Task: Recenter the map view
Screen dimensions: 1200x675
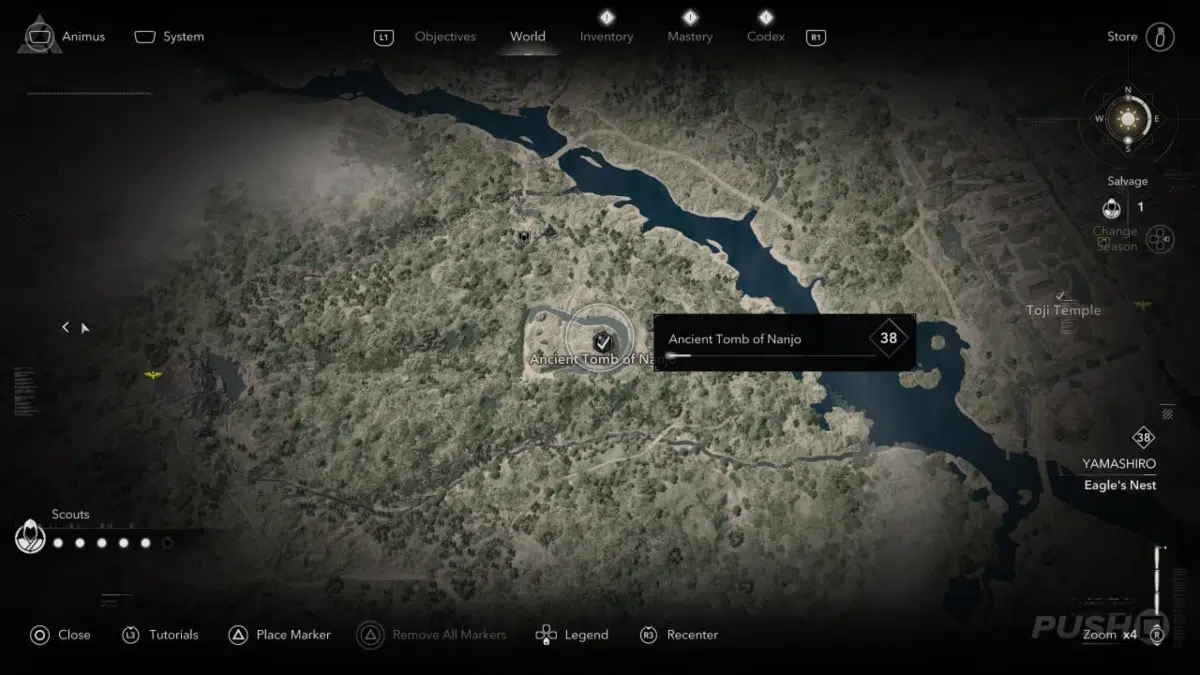Action: pos(680,635)
